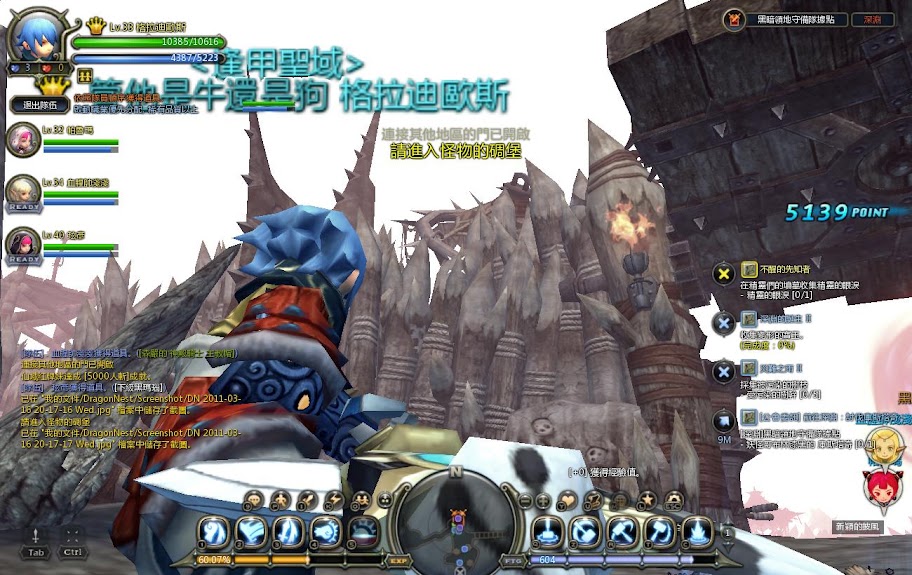
Task: Open the circular minimap
Action: pyautogui.click(x=457, y=516)
